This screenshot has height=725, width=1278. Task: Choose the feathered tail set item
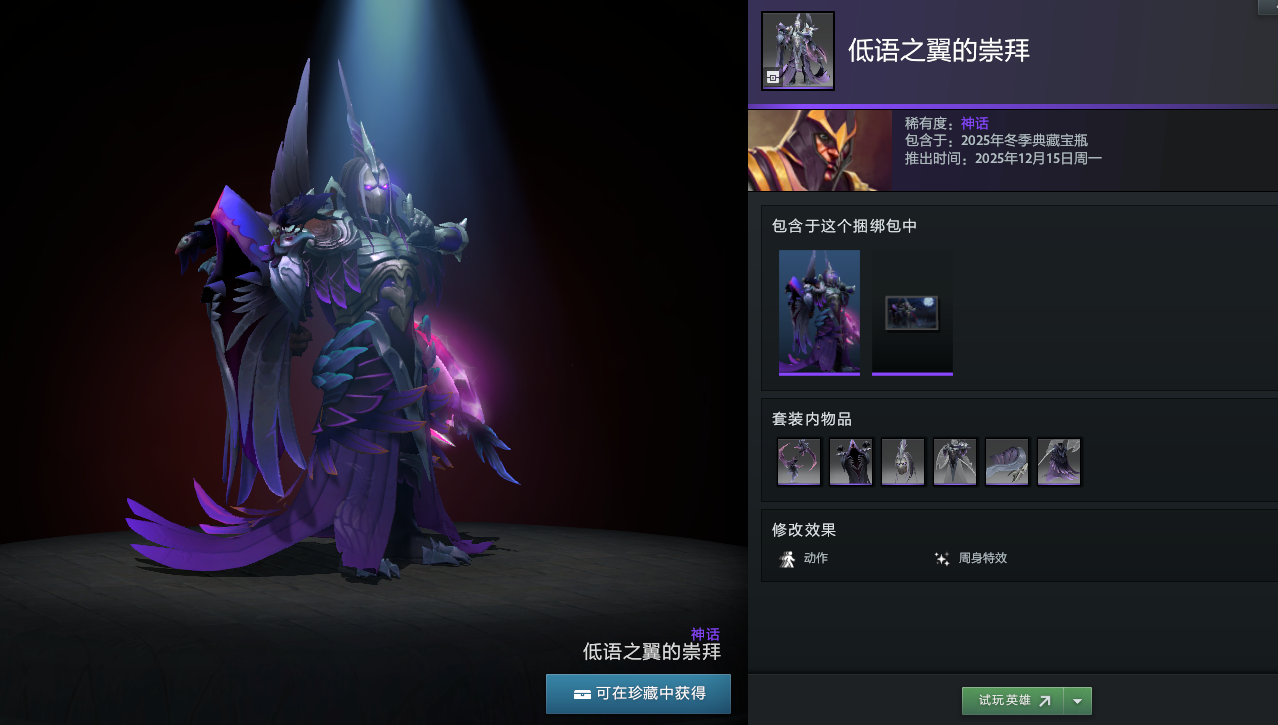click(x=1007, y=462)
